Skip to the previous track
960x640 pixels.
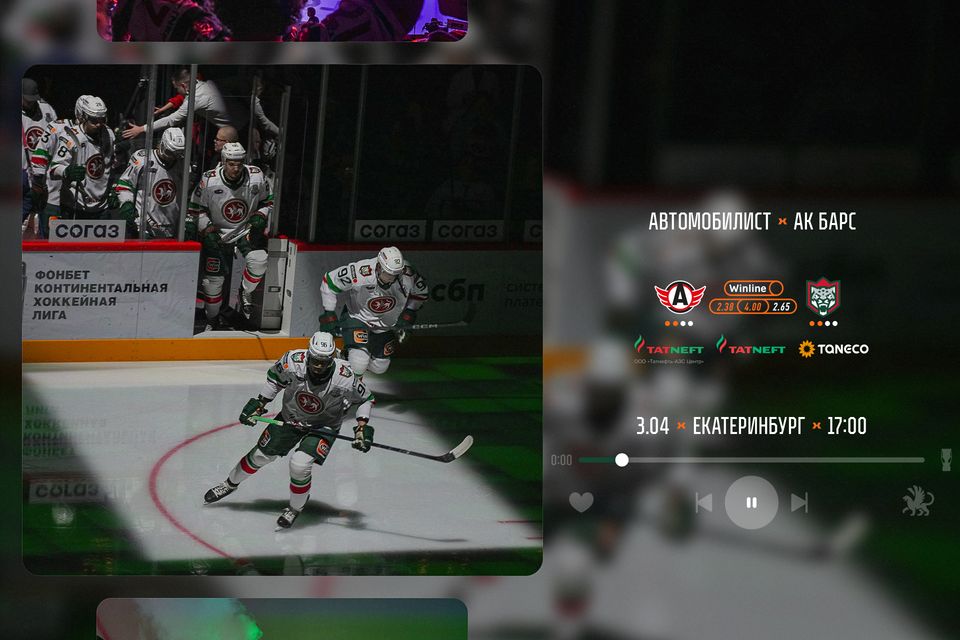(704, 502)
